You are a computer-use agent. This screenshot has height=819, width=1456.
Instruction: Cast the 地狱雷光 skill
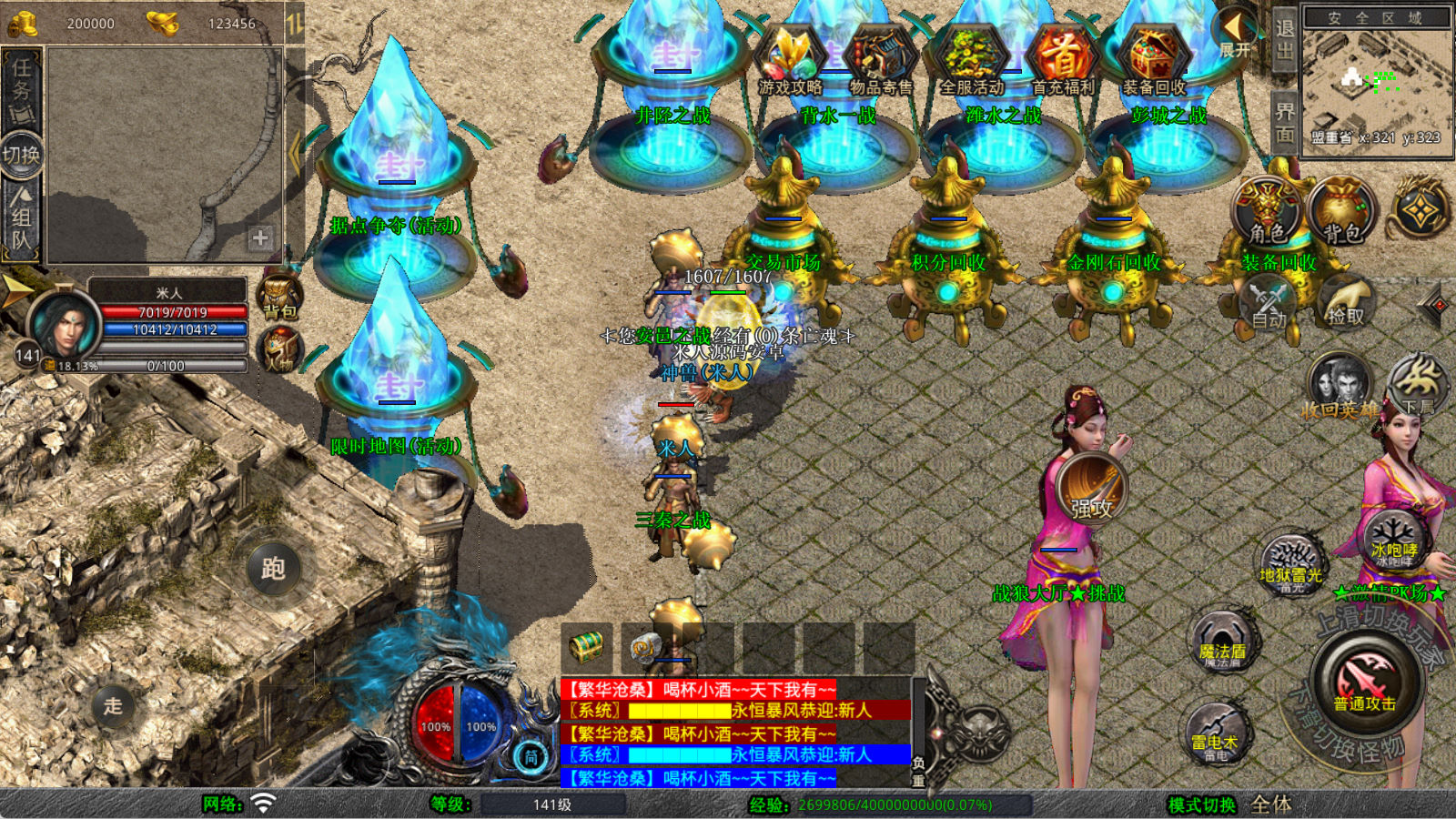1290,564
